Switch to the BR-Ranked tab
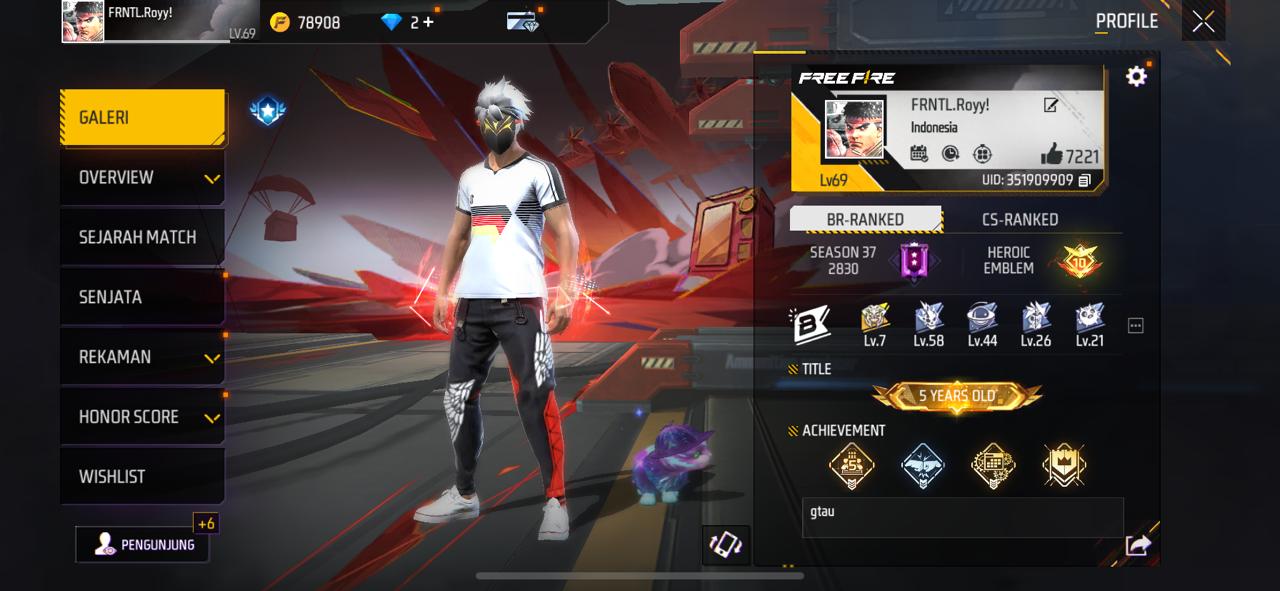 click(865, 220)
